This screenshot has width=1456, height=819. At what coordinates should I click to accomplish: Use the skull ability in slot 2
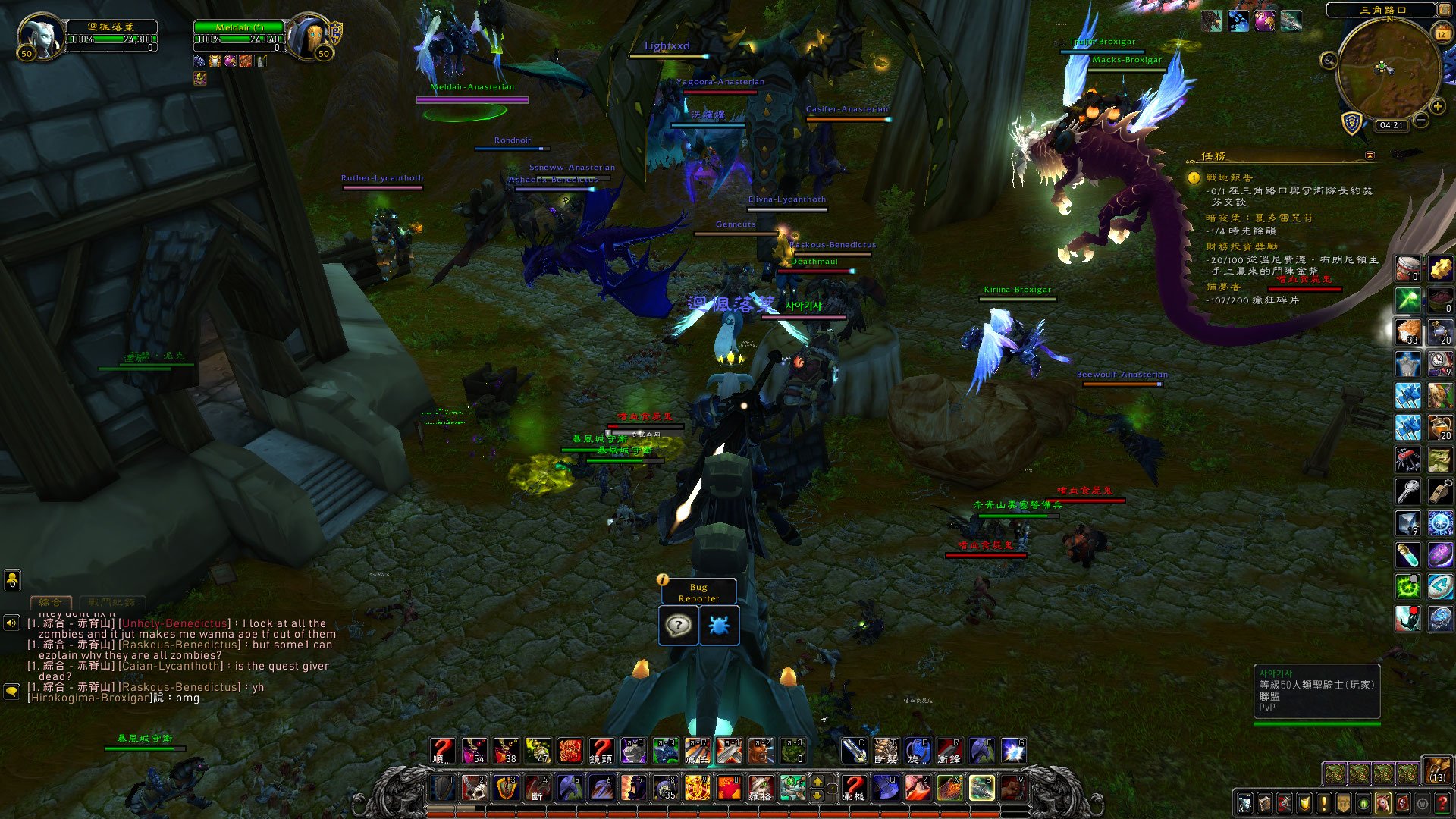475,788
